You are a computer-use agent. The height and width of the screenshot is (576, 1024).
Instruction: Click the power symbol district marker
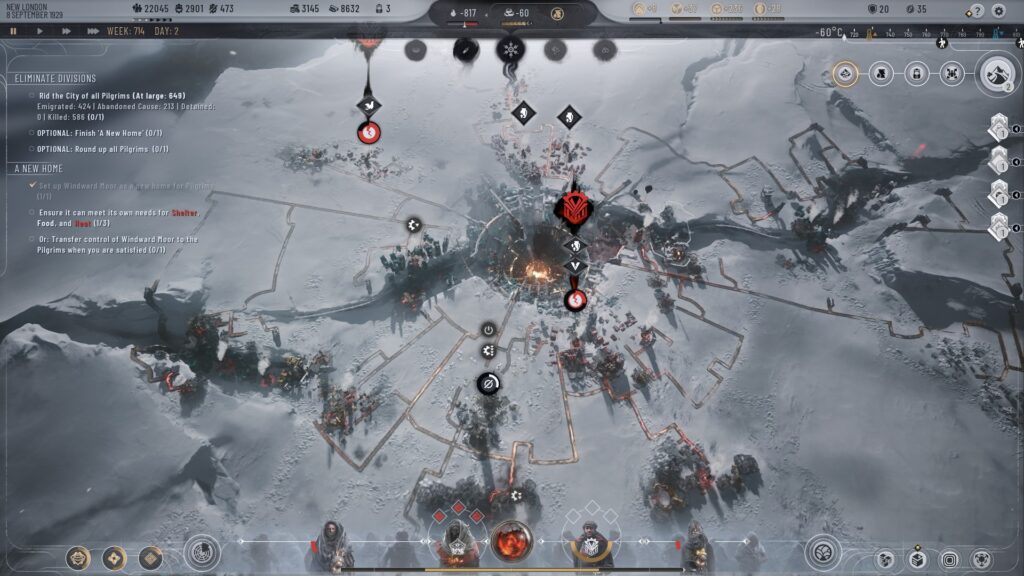(488, 329)
